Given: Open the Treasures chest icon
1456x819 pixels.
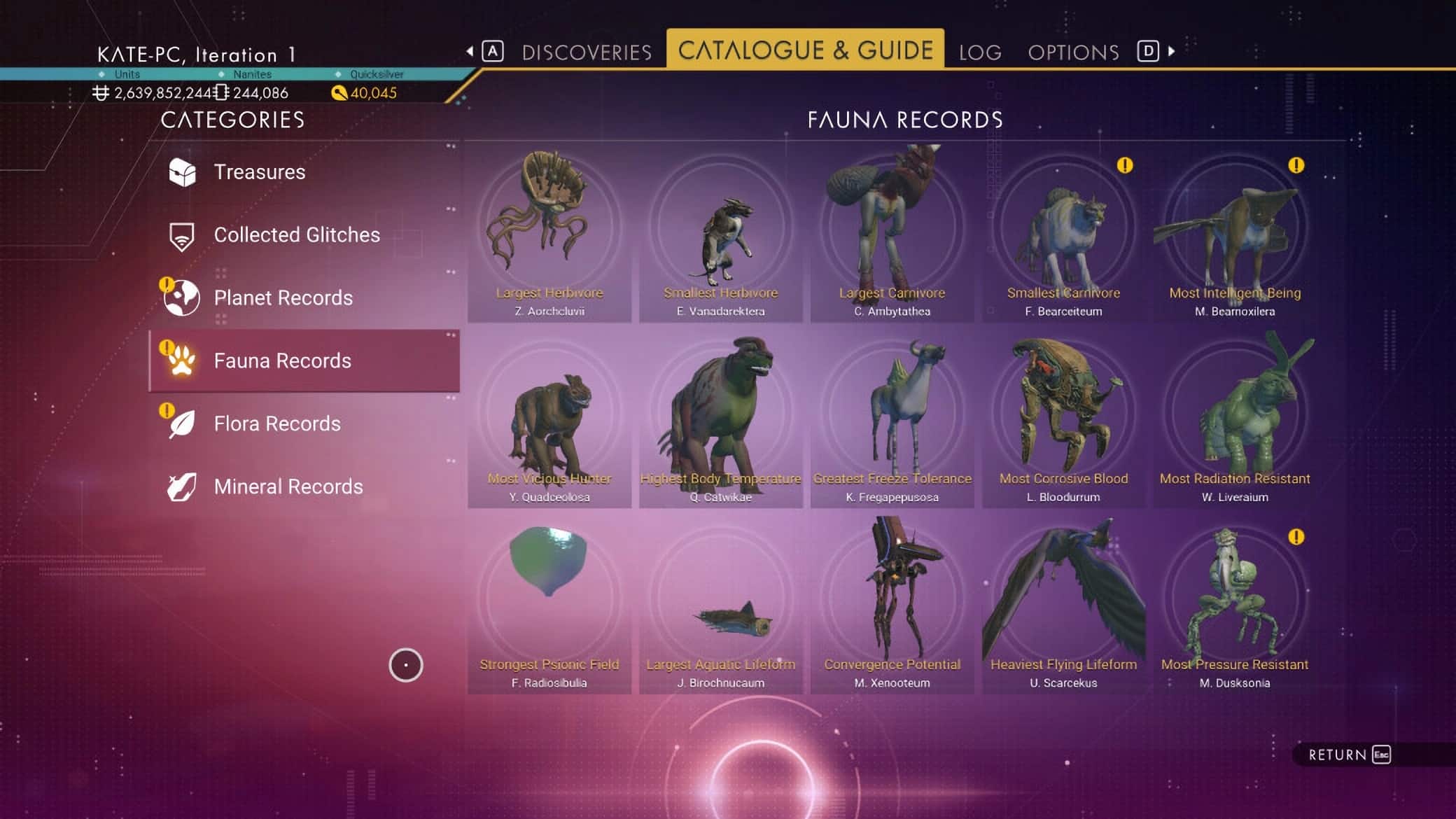Looking at the screenshot, I should (x=183, y=171).
